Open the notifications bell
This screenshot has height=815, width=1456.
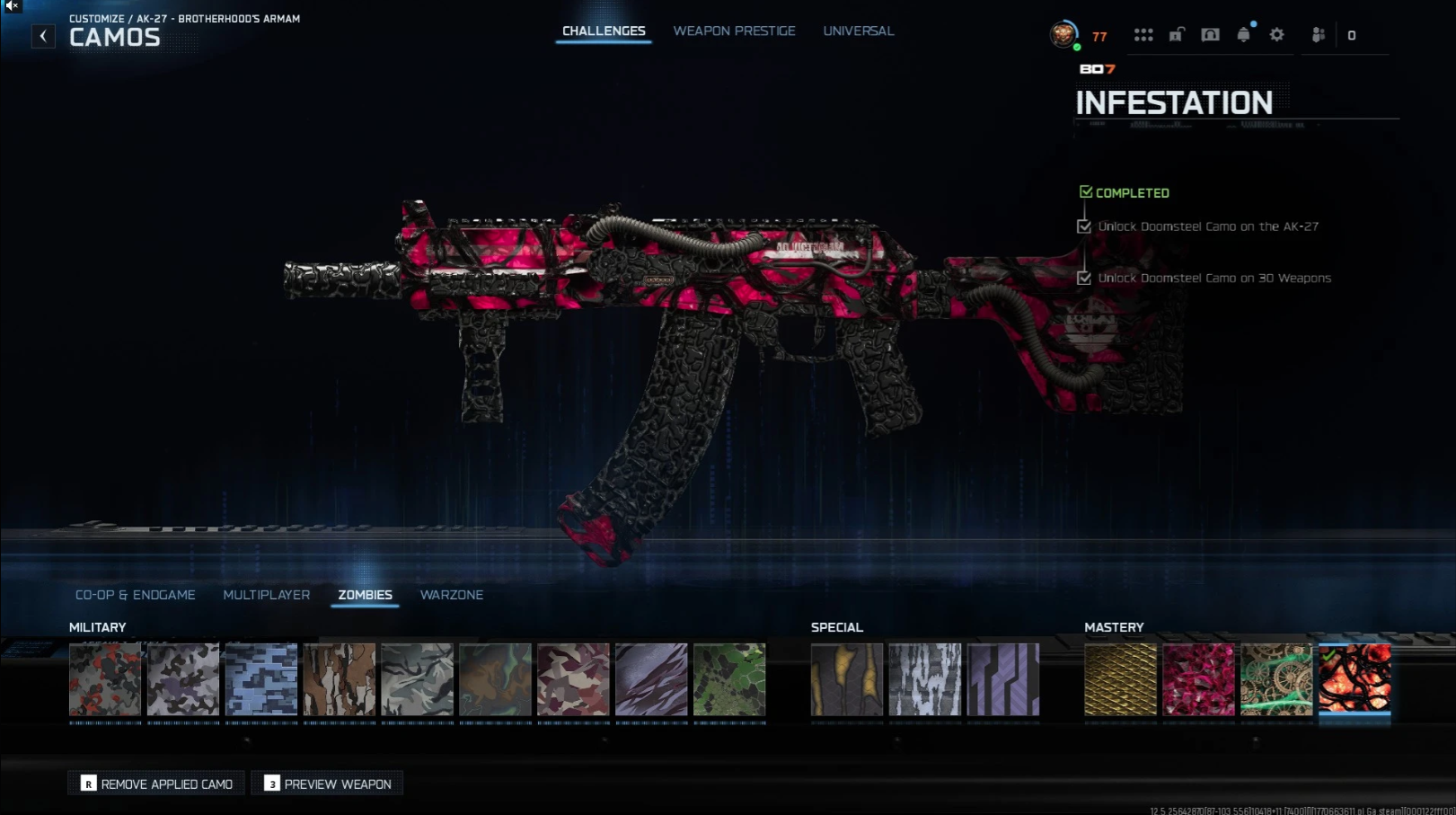click(1243, 35)
